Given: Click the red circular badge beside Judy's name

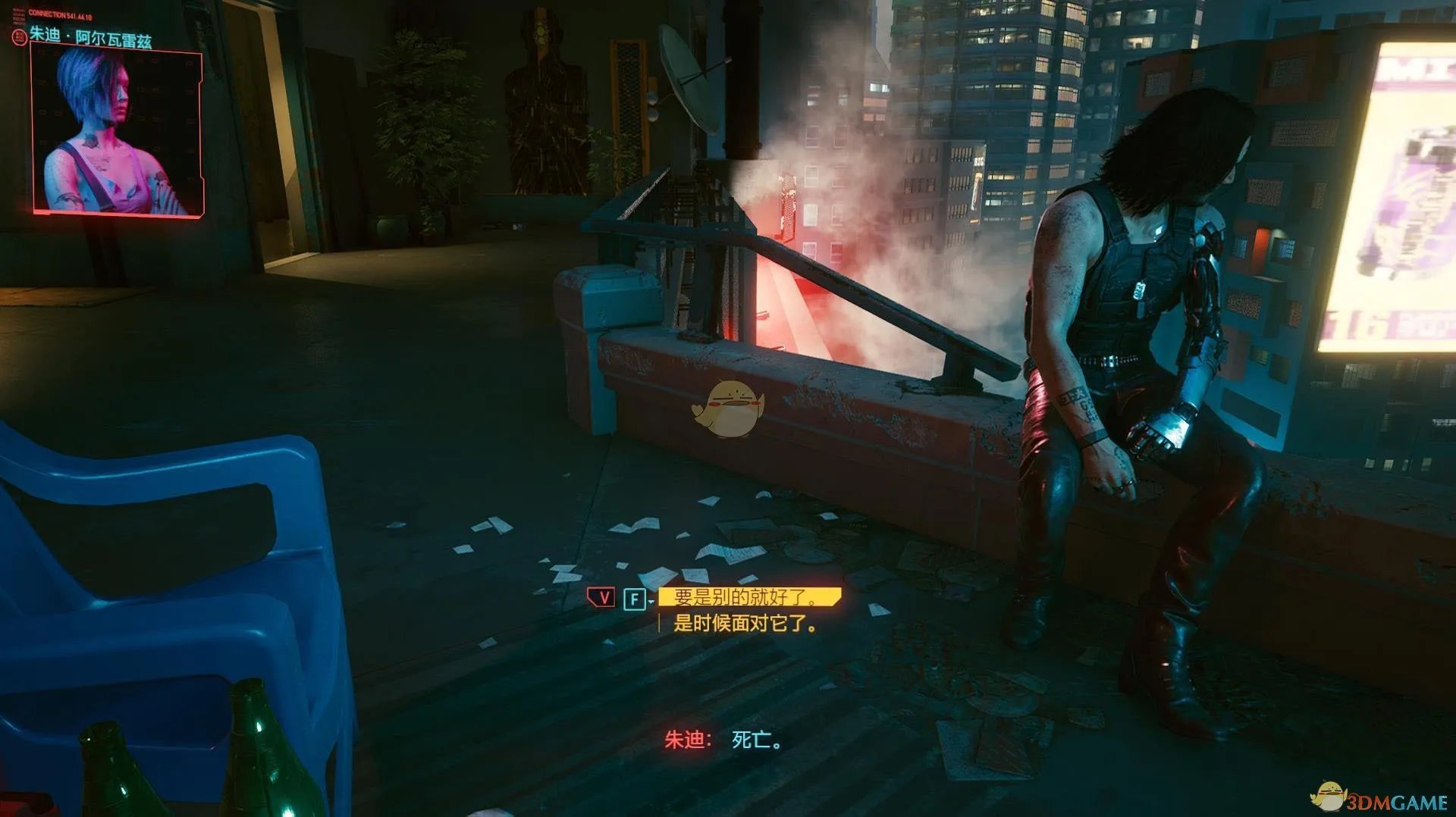Looking at the screenshot, I should [x=19, y=36].
